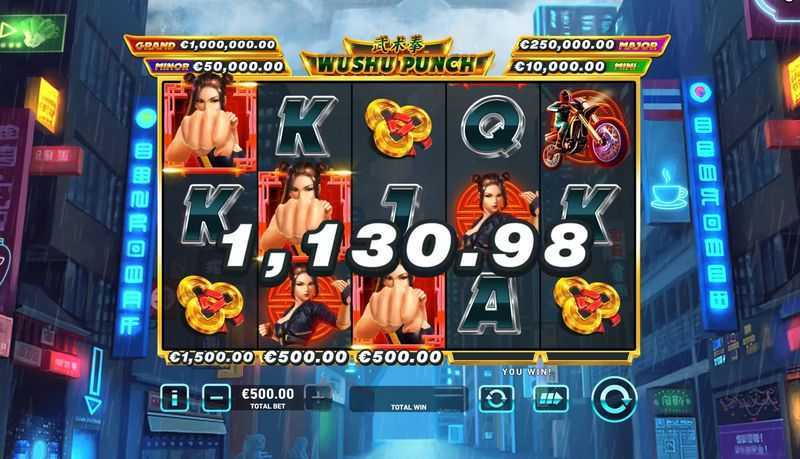This screenshot has width=800, height=459.
Task: Open the info paytable button
Action: (174, 398)
